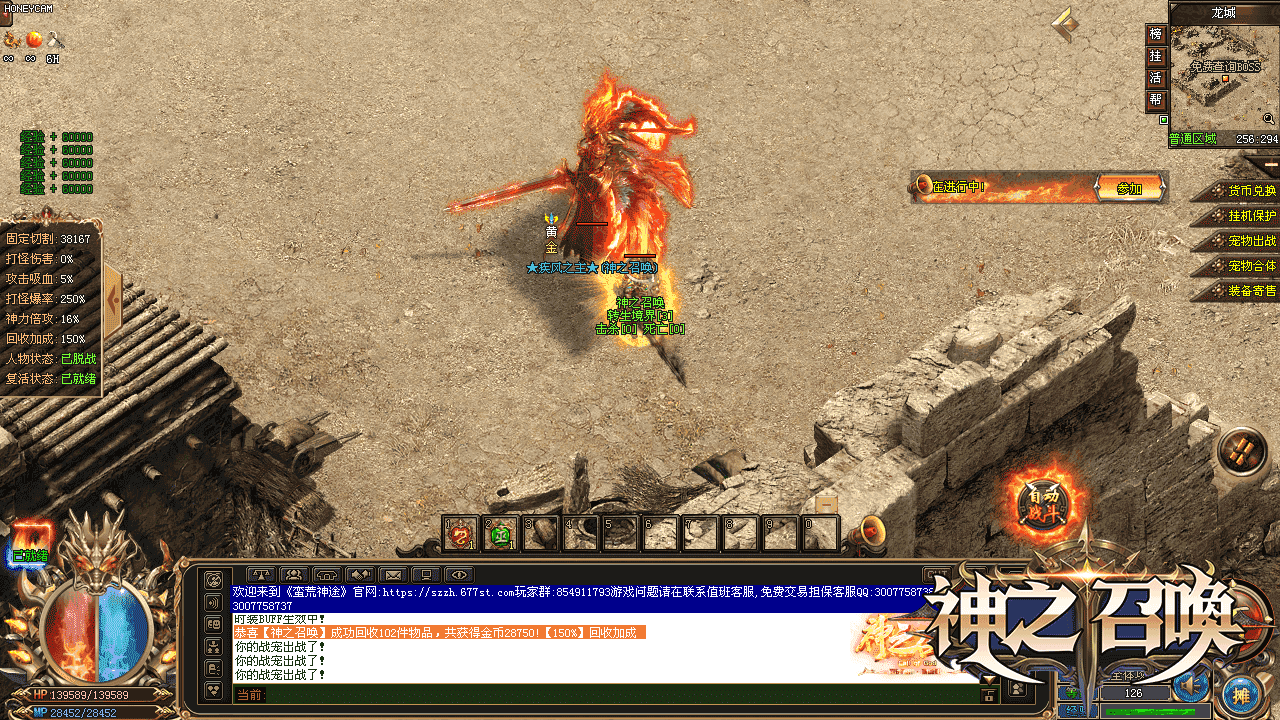Viewport: 1280px width, 720px height.
Task: Click the minimap magnifier zoom icon
Action: click(x=1268, y=119)
